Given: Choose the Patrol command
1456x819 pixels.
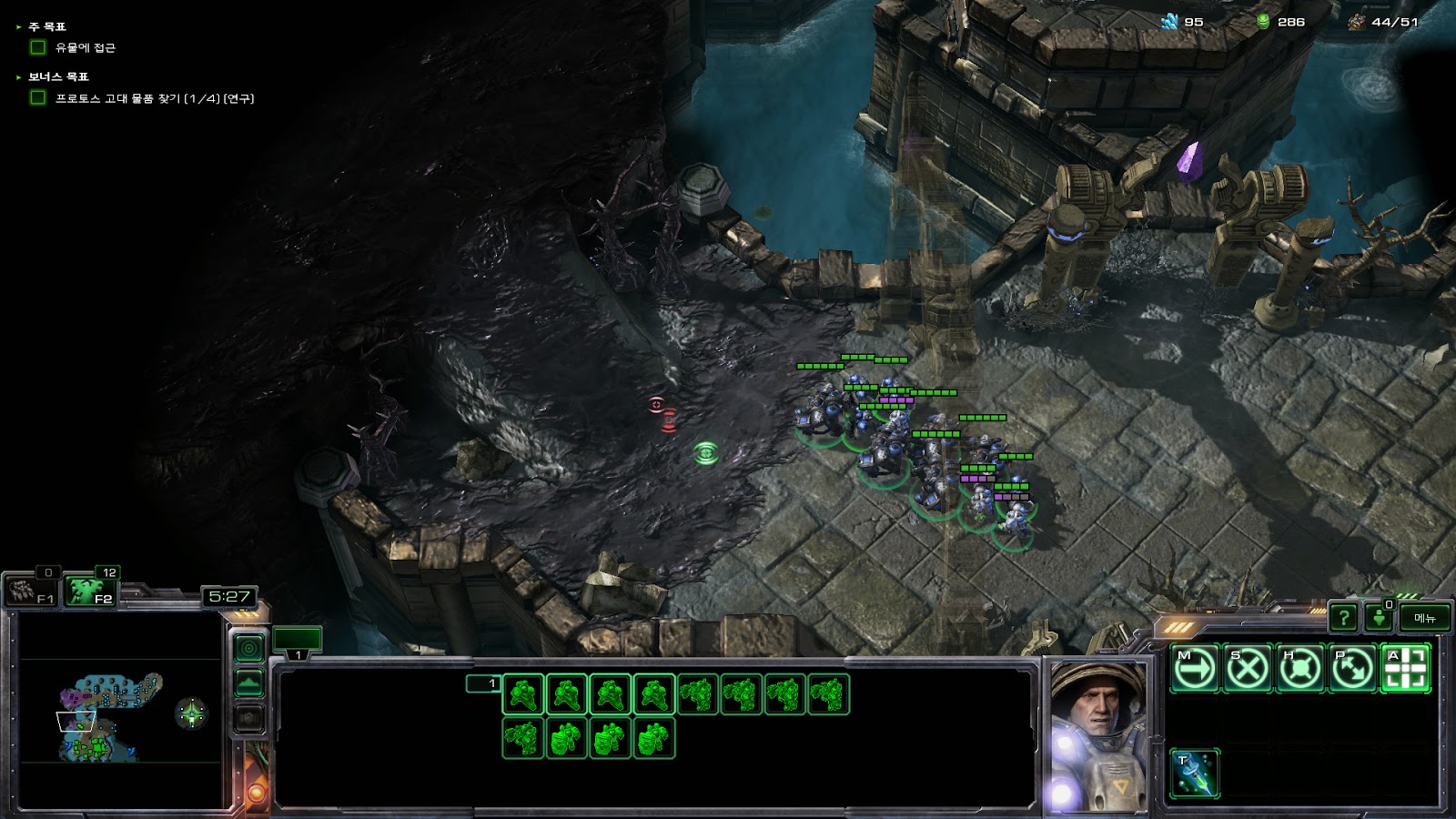Looking at the screenshot, I should 1353,670.
